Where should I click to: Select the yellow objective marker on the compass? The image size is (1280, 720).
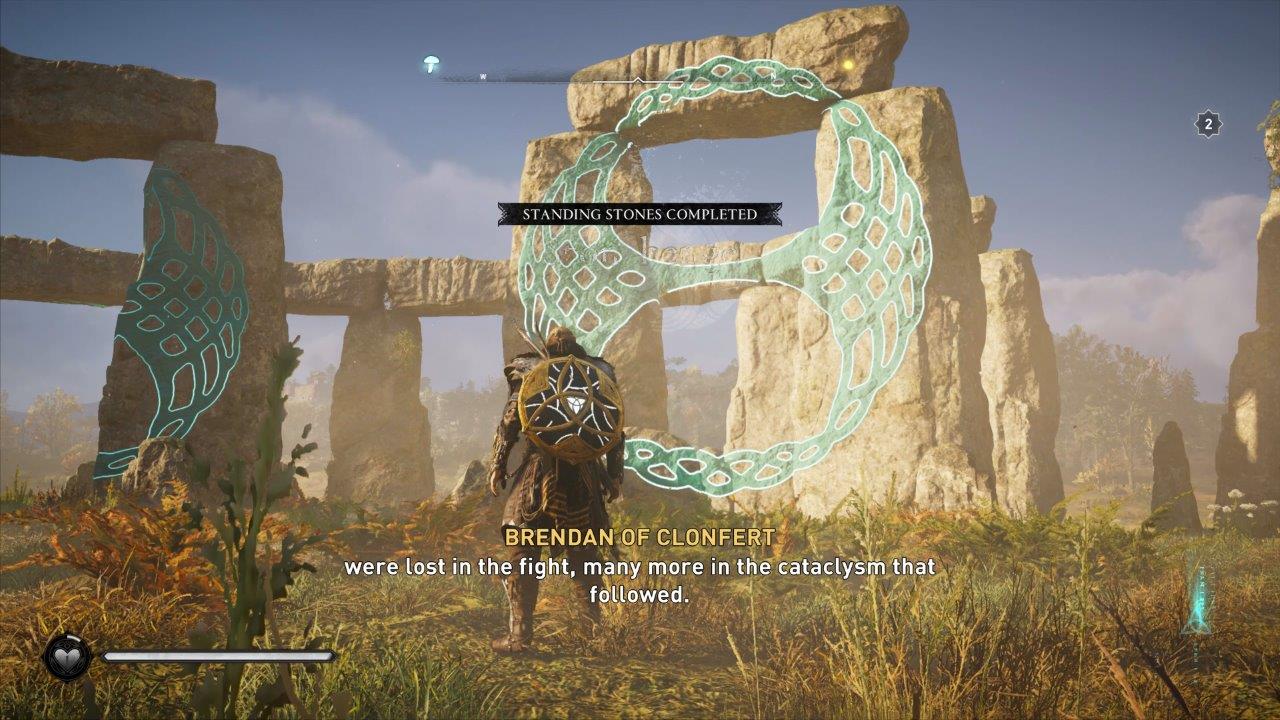click(847, 65)
